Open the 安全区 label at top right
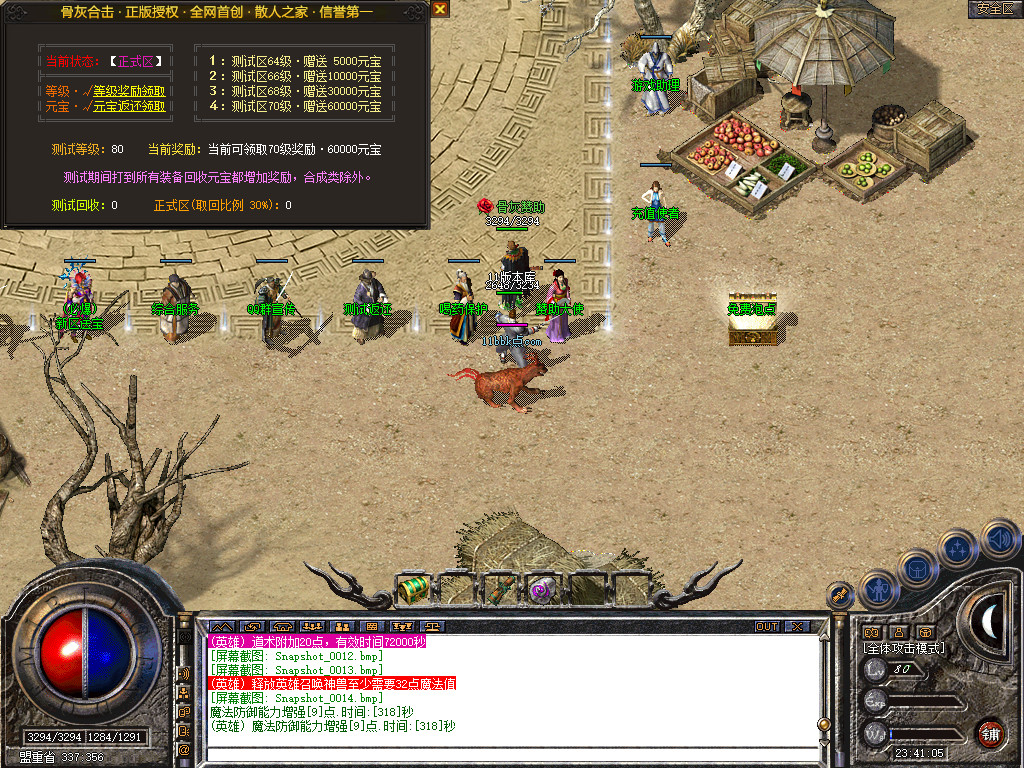 [x=995, y=9]
